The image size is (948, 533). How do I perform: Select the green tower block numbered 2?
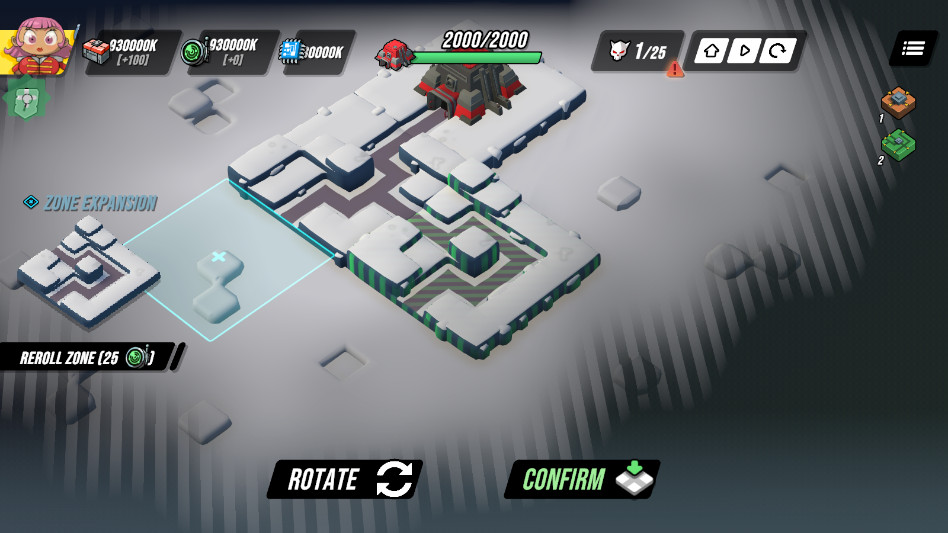(898, 146)
